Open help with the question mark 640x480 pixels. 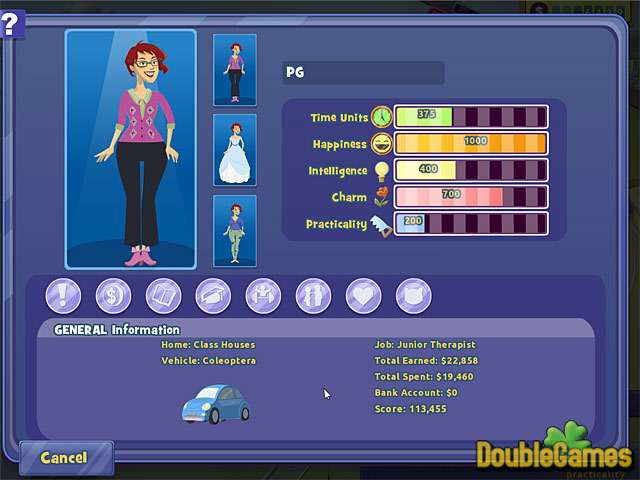tap(11, 21)
